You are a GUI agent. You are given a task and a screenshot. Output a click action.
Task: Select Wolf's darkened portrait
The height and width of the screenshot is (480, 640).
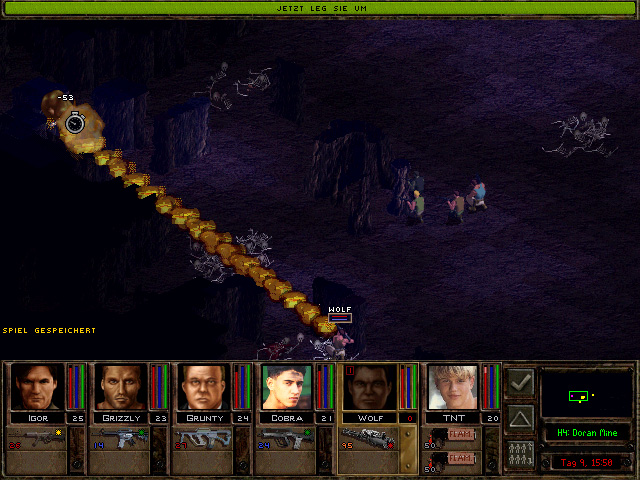click(x=370, y=387)
